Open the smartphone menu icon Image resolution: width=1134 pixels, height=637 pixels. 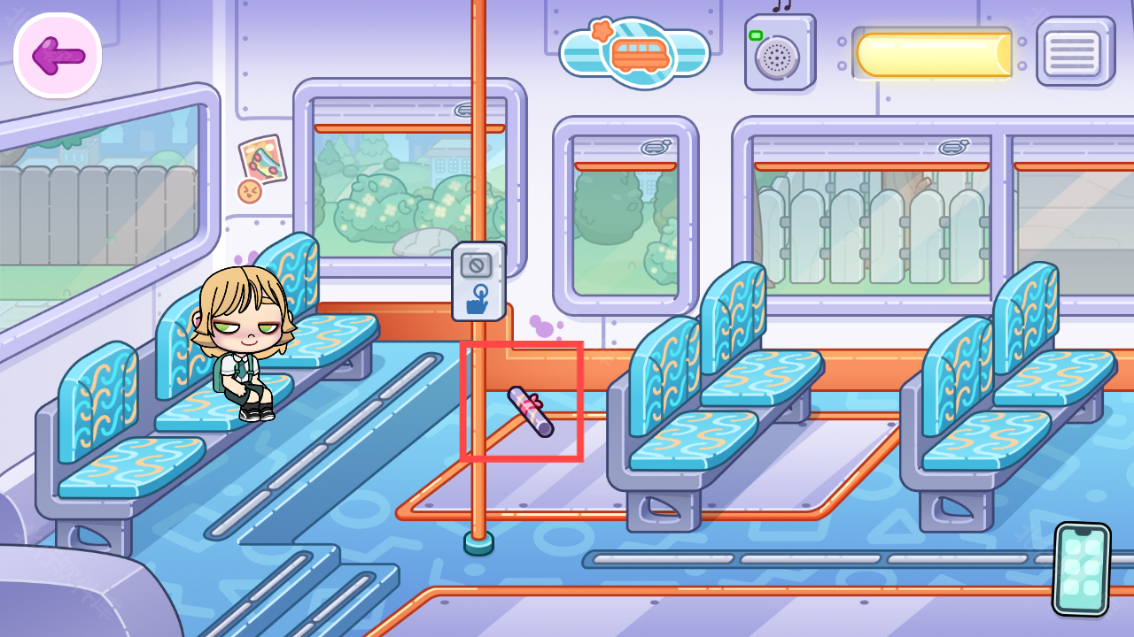[x=1082, y=568]
